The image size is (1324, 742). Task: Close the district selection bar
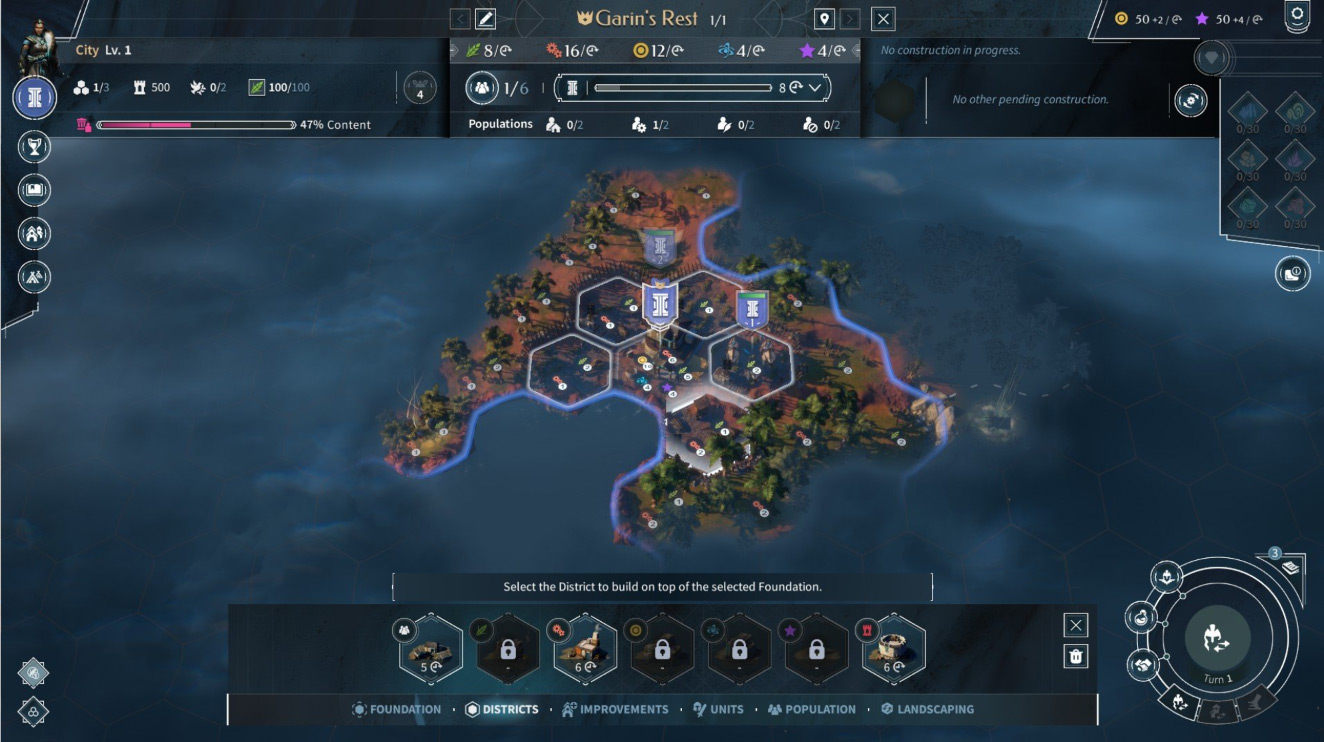[x=1076, y=625]
